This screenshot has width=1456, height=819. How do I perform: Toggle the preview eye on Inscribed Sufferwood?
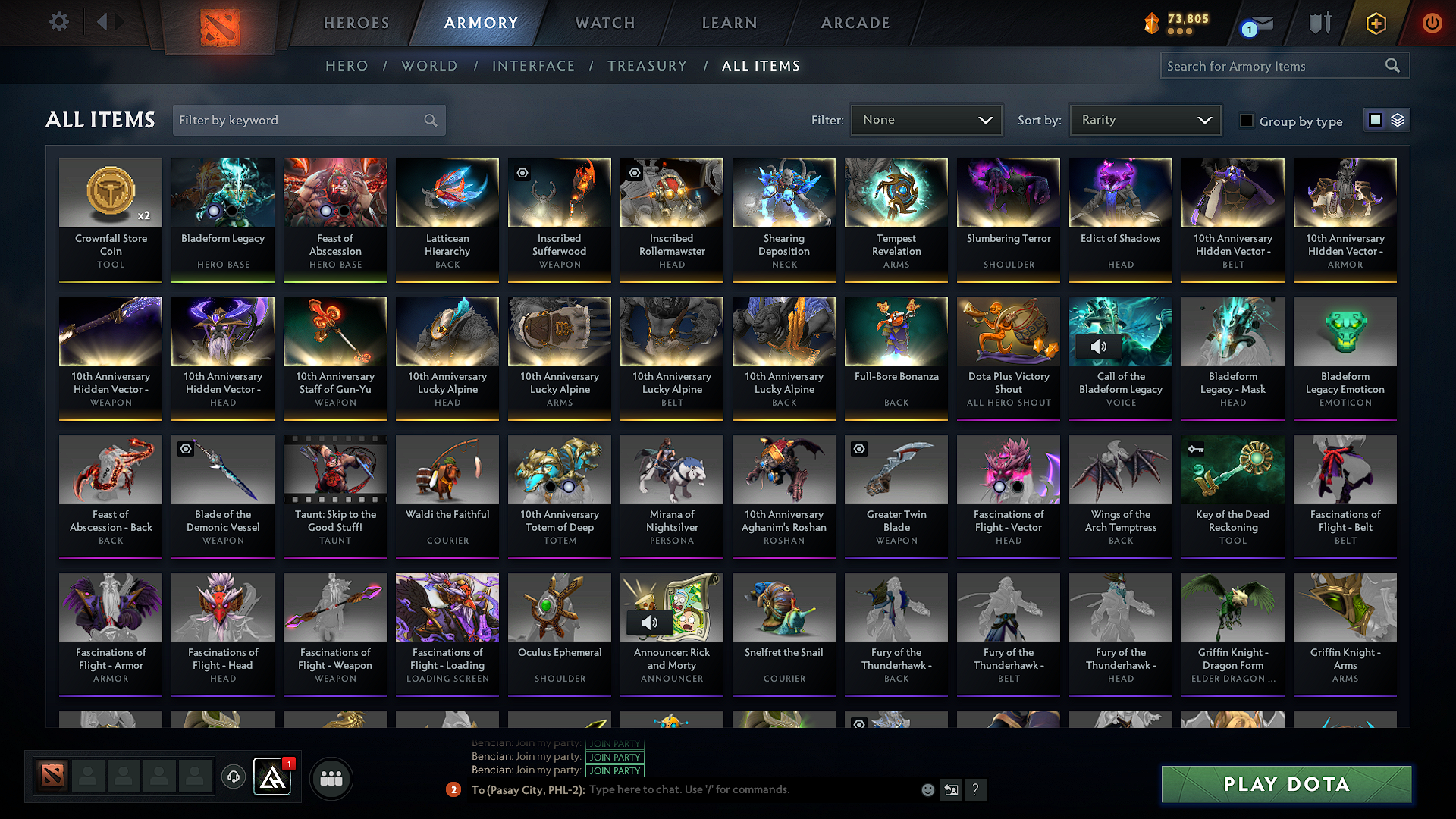click(x=522, y=173)
